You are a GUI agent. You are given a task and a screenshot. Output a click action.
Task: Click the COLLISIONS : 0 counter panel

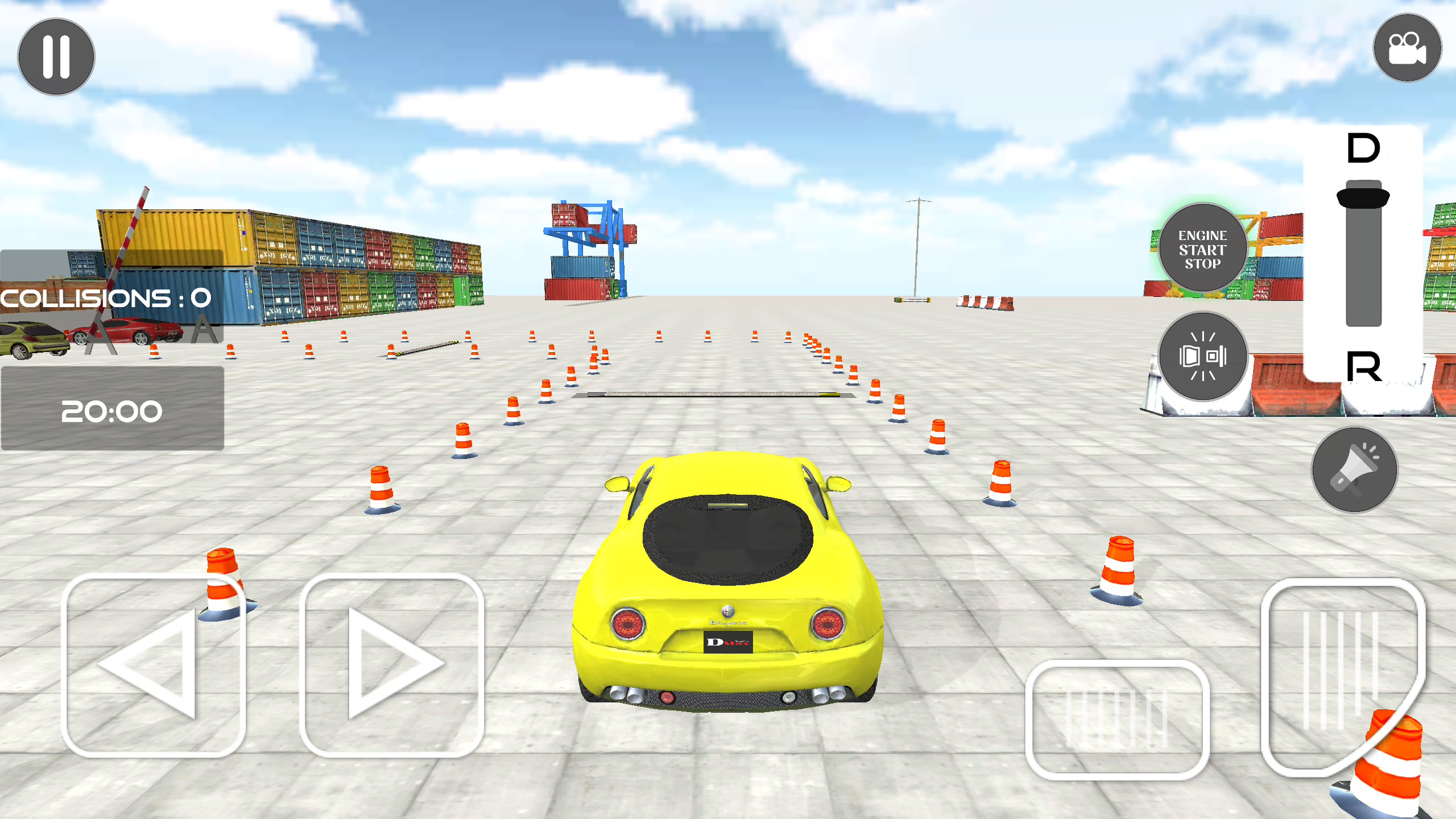(105, 297)
